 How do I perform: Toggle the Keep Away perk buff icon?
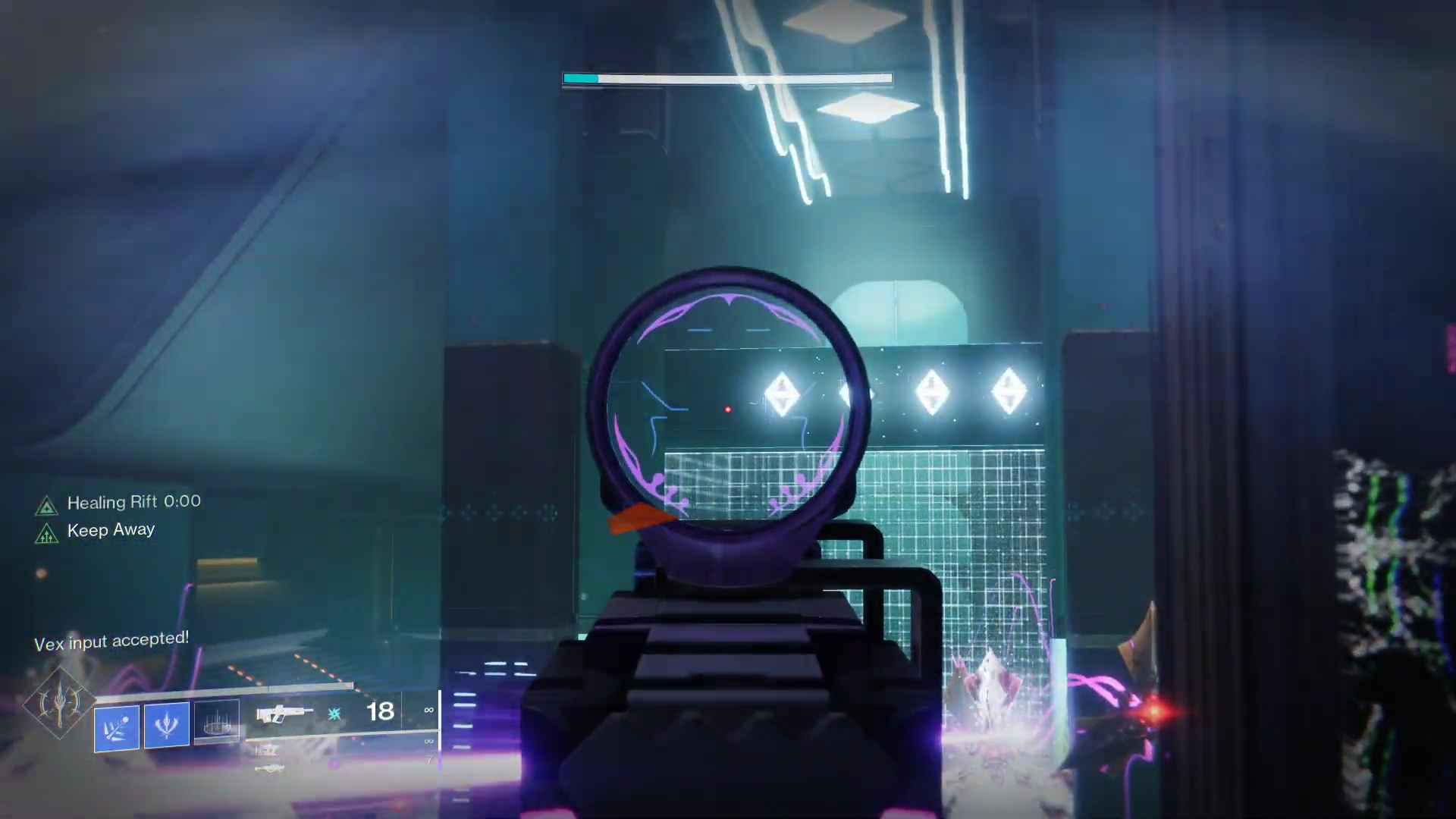(x=49, y=534)
